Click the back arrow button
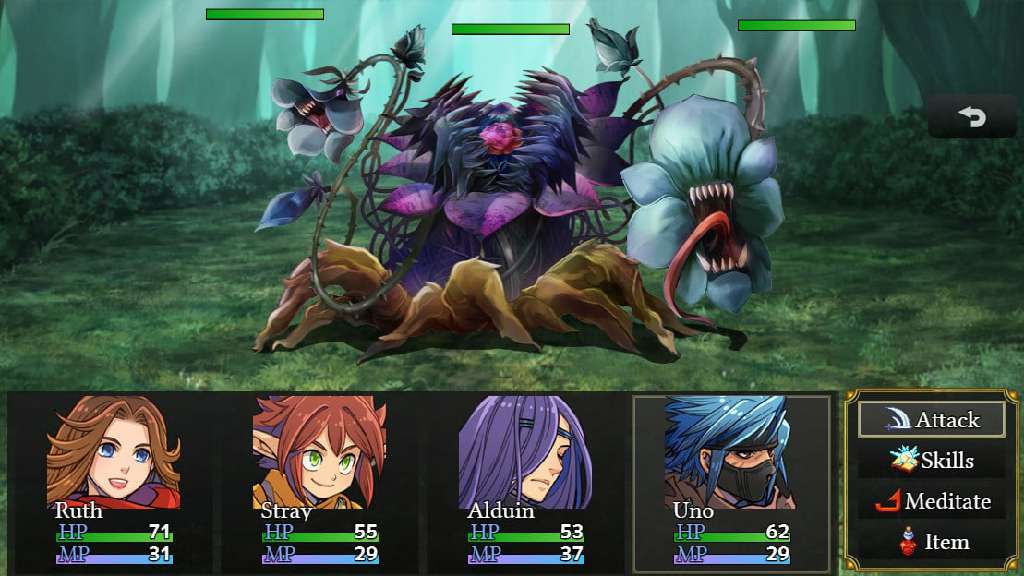This screenshot has height=576, width=1024. pos(972,118)
